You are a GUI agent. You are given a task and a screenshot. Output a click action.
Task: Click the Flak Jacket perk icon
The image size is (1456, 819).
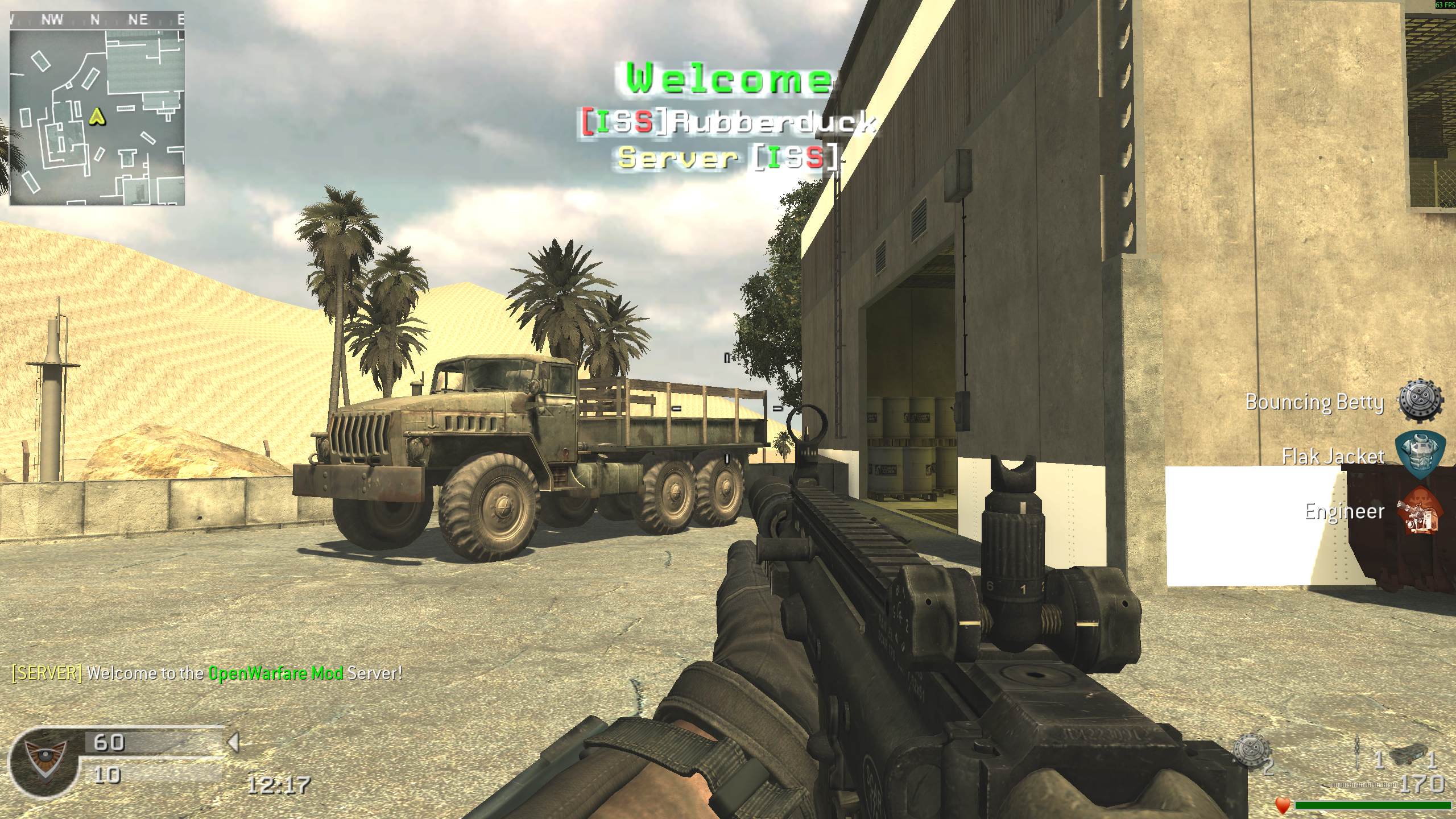[x=1420, y=455]
